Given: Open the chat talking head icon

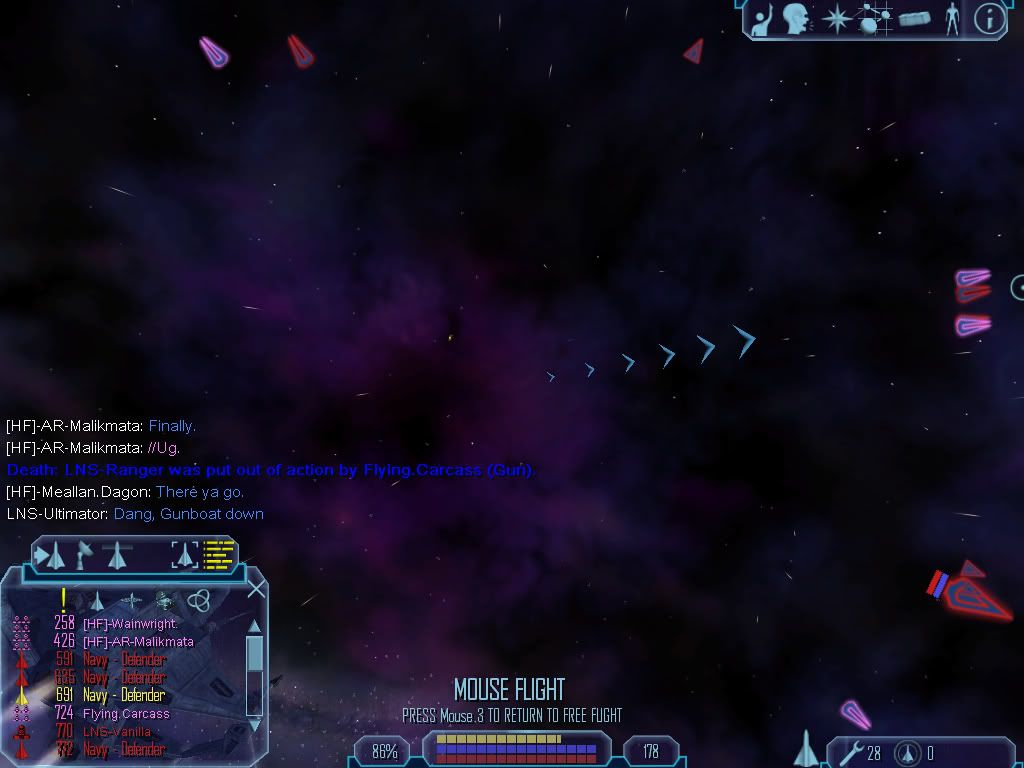Looking at the screenshot, I should [x=795, y=18].
